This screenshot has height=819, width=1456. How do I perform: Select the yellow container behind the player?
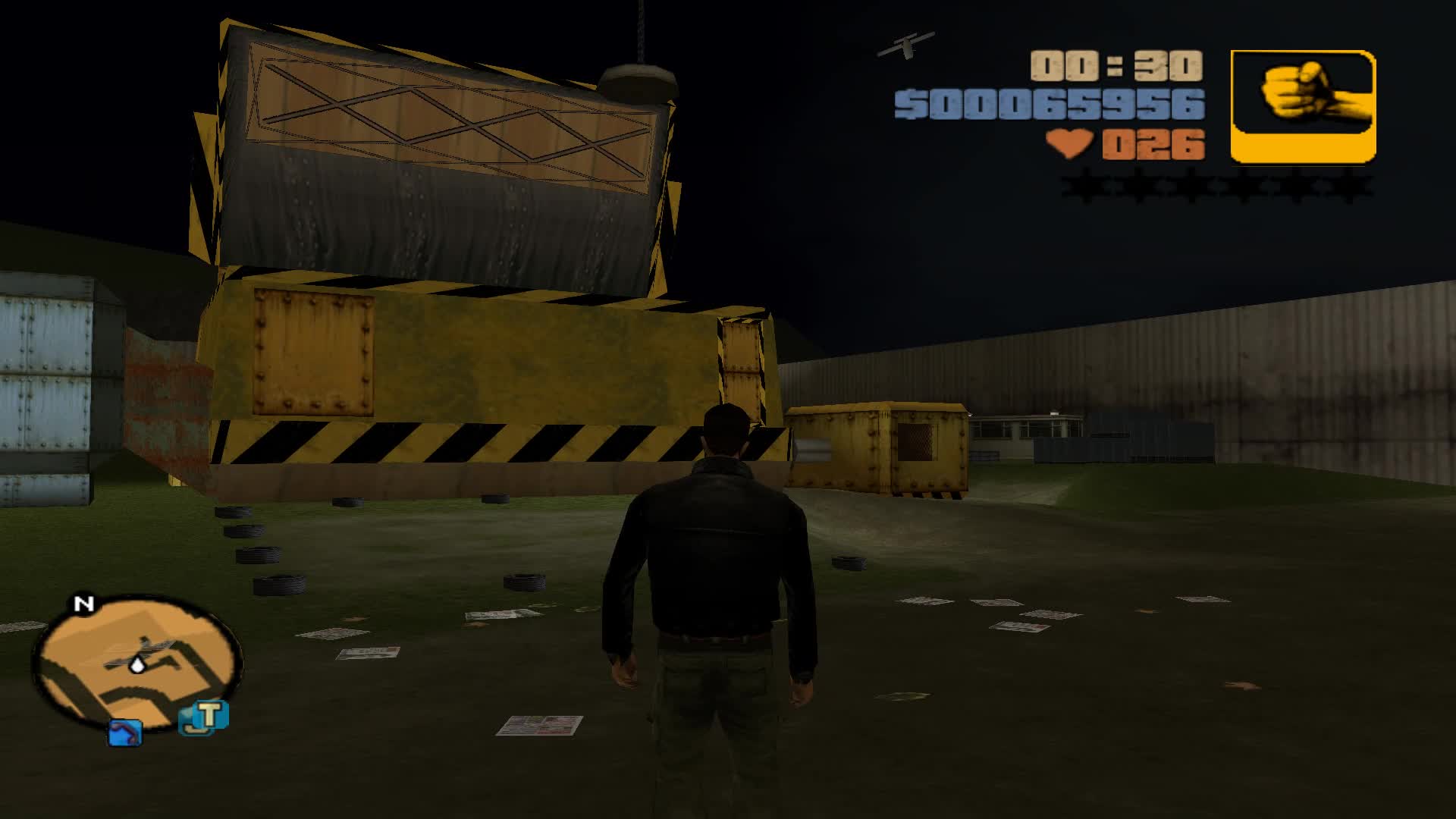point(880,447)
